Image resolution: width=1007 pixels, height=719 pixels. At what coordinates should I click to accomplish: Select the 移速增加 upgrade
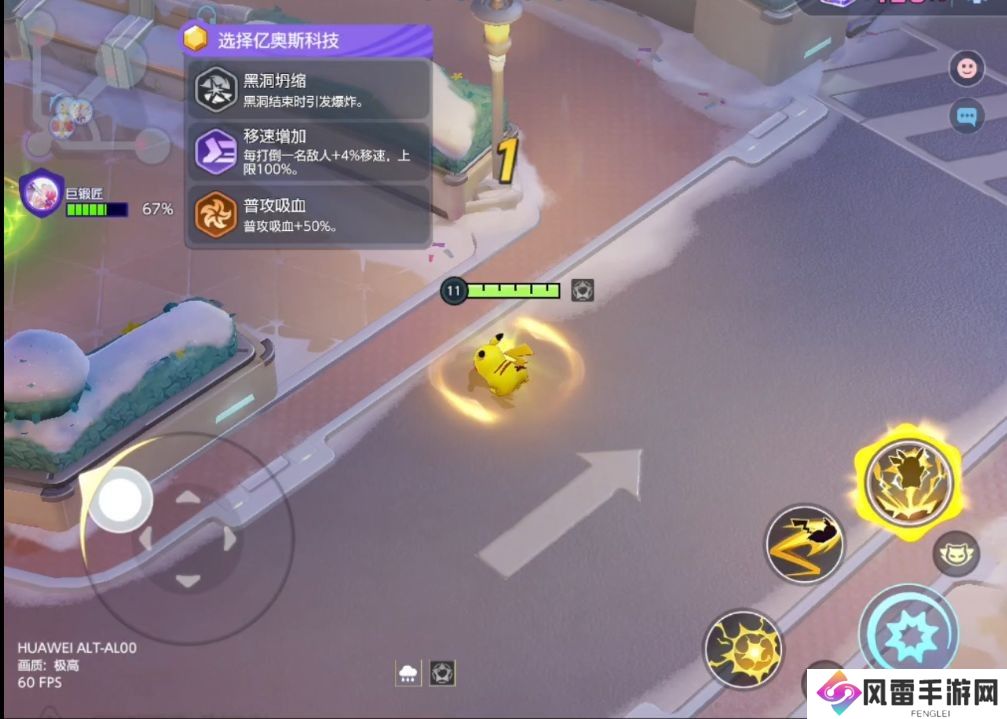[309, 151]
